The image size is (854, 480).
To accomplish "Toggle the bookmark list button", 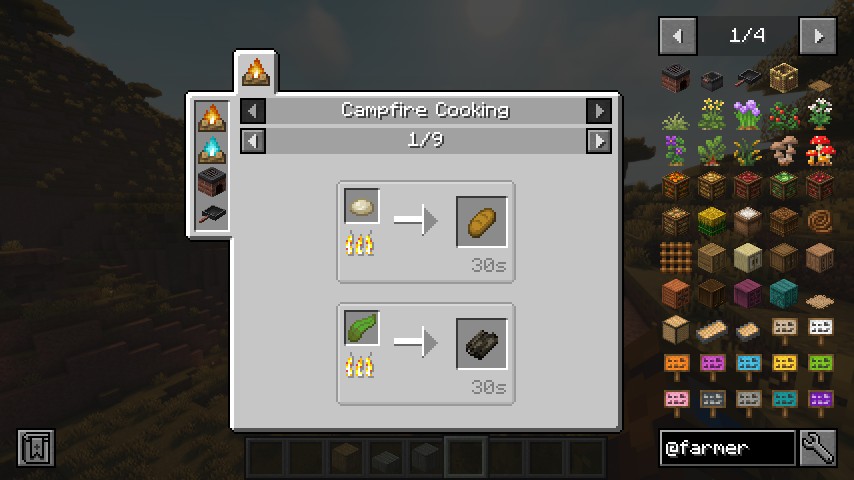I will pyautogui.click(x=36, y=448).
